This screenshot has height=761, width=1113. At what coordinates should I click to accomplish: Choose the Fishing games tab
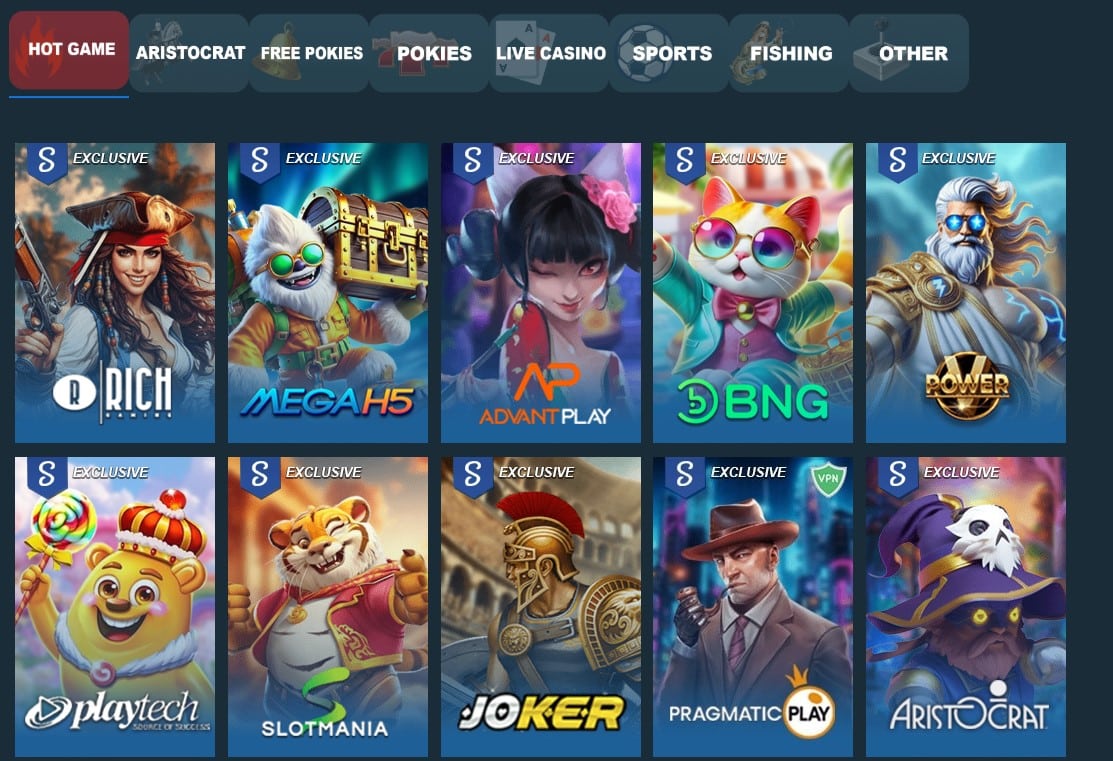789,53
